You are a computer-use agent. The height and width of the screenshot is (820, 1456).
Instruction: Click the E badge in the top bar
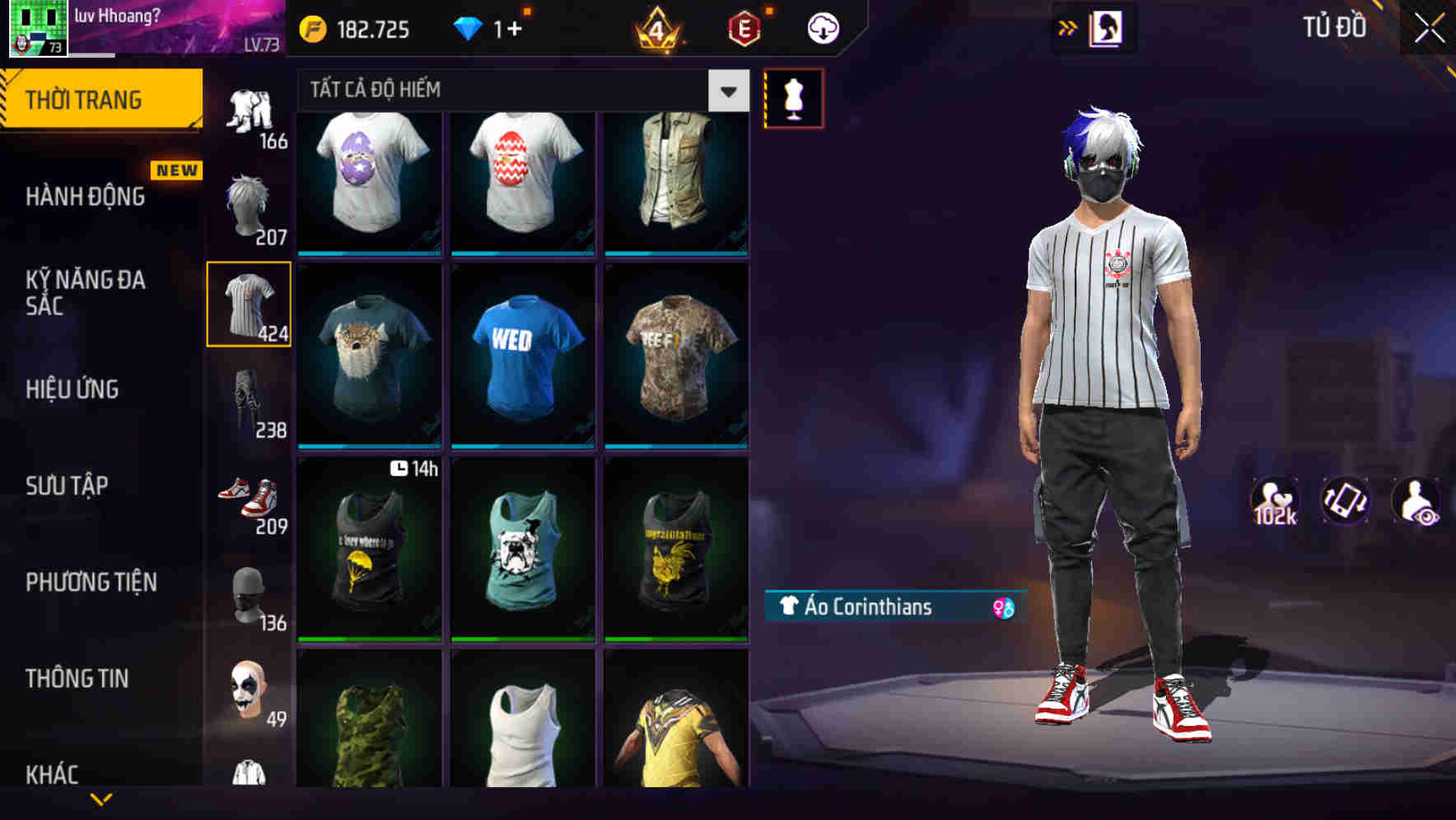(741, 30)
